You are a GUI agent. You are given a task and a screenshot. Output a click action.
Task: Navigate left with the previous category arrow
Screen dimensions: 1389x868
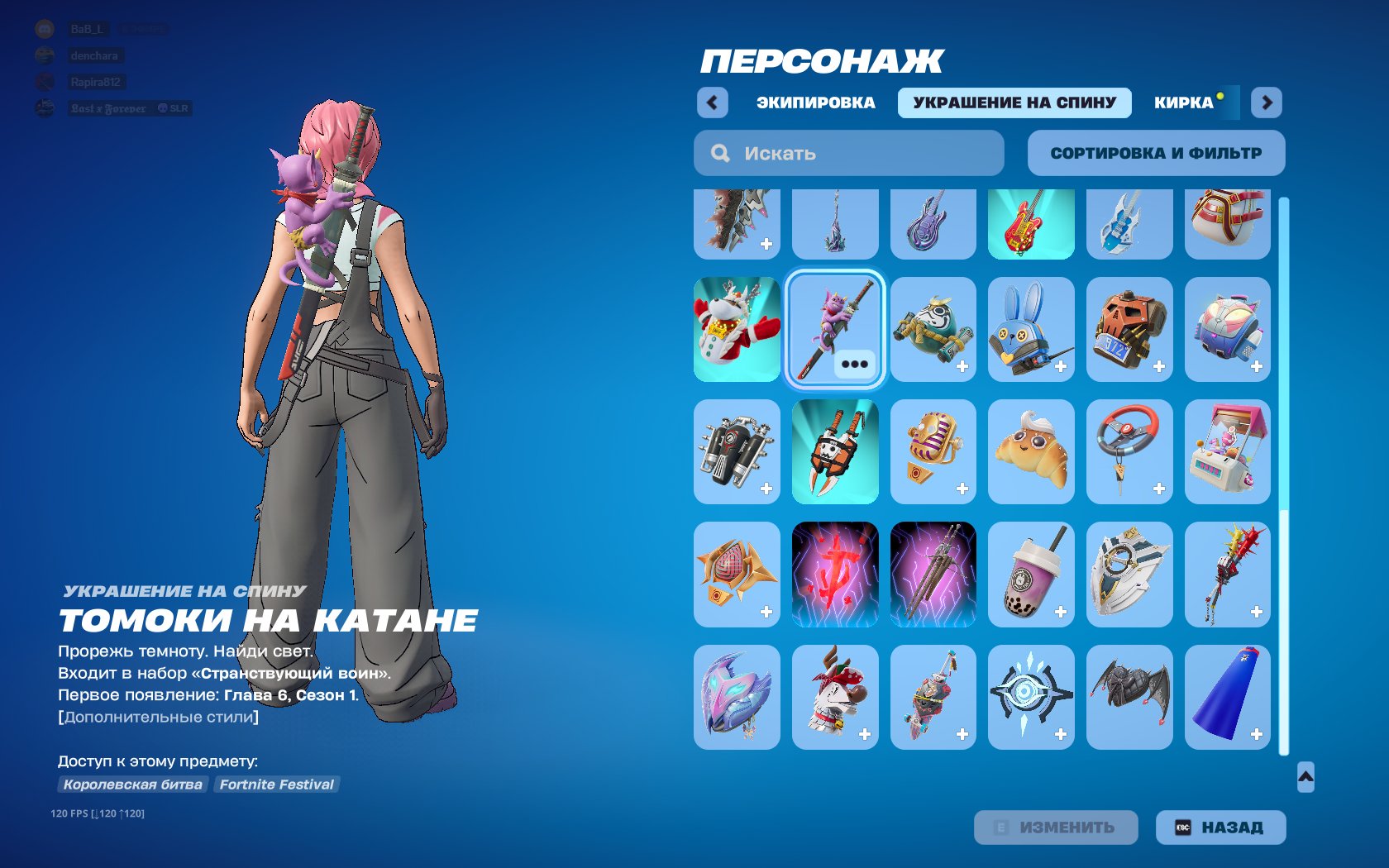pos(711,102)
